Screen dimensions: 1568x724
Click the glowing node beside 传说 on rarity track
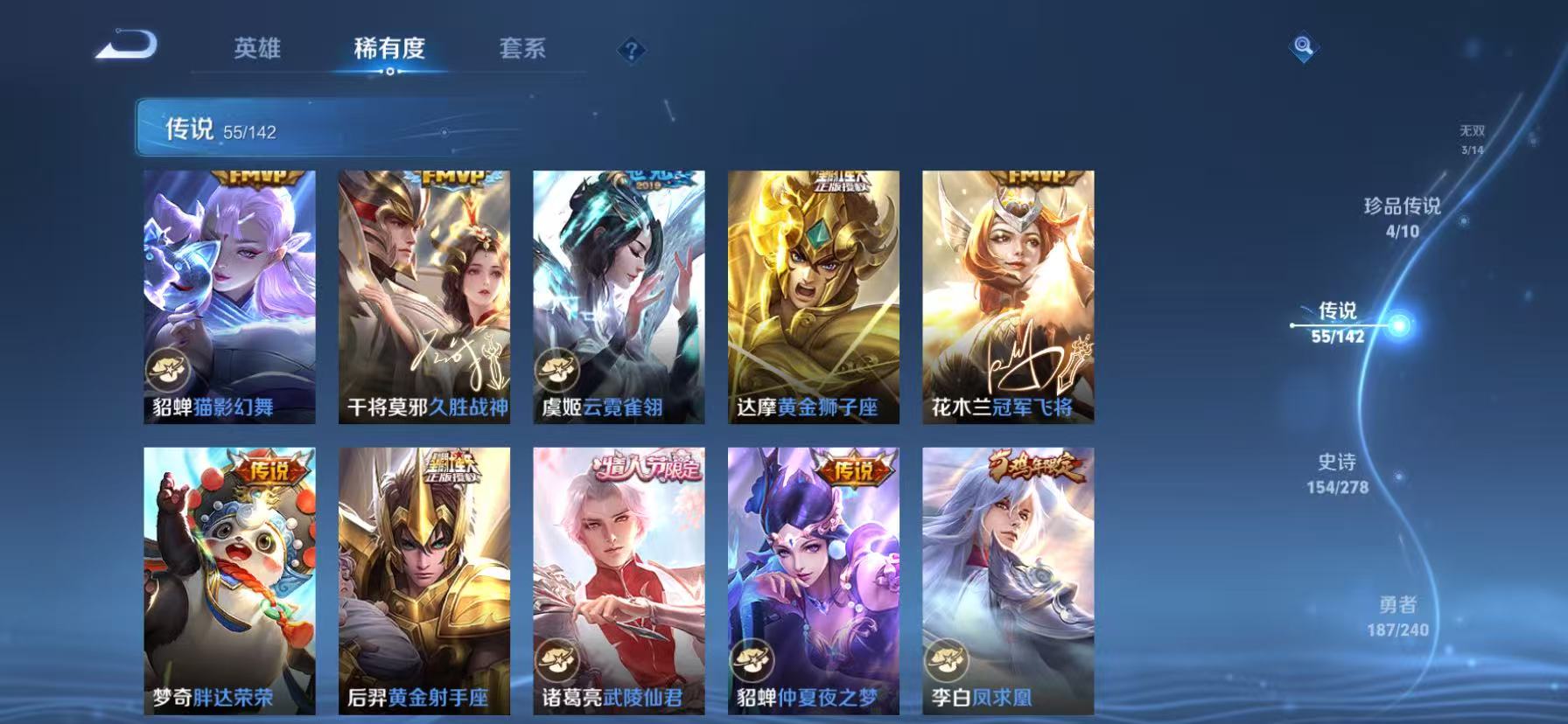(x=1397, y=325)
